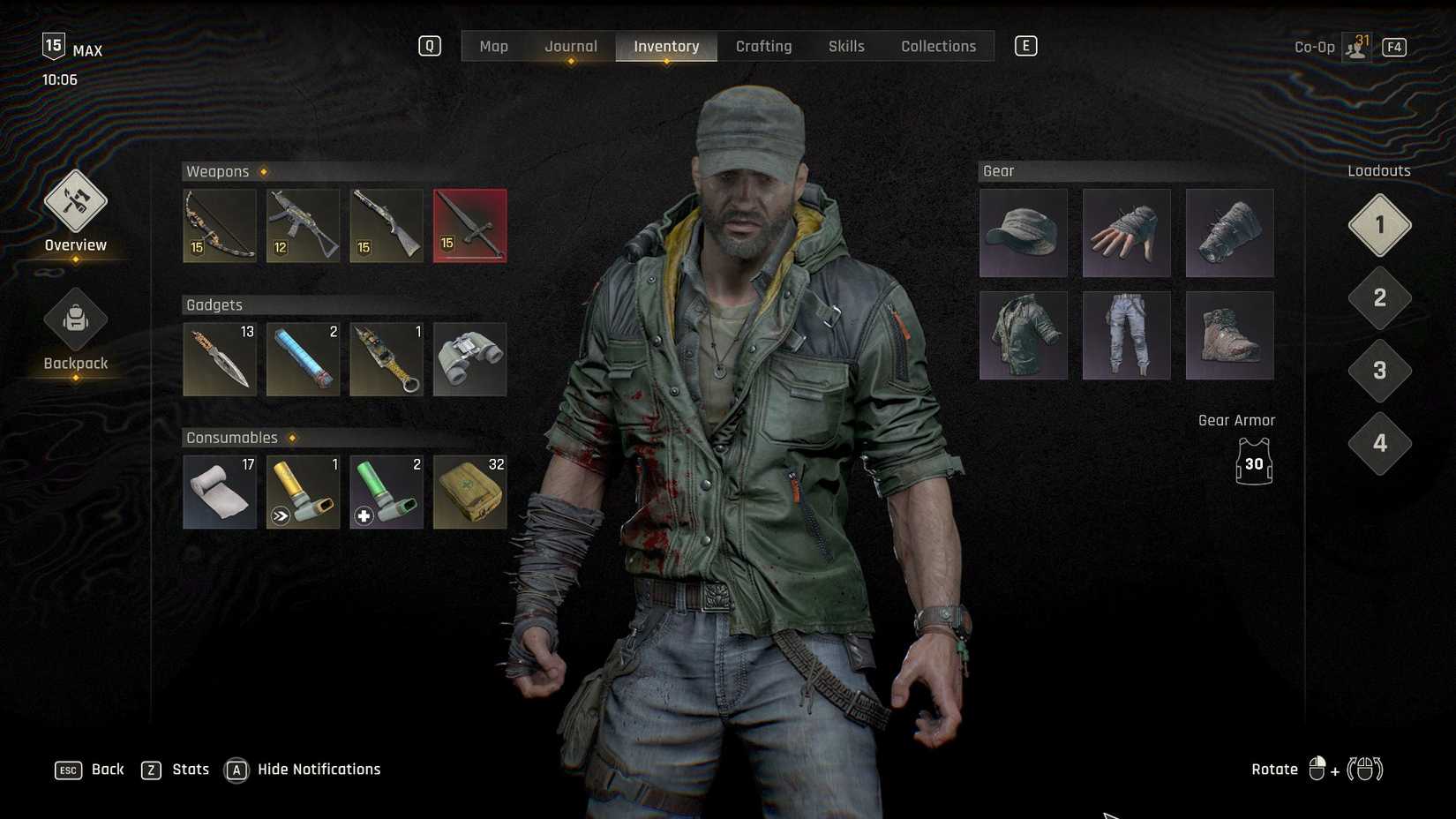Select the bandage consumable

coord(219,492)
